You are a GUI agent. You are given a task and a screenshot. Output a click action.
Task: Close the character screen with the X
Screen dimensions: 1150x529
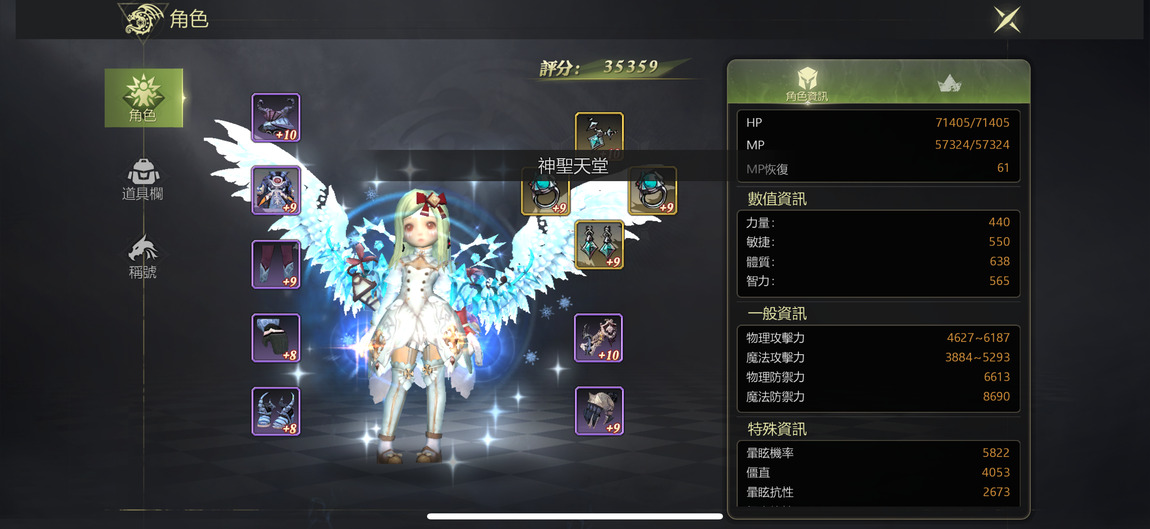click(1006, 19)
